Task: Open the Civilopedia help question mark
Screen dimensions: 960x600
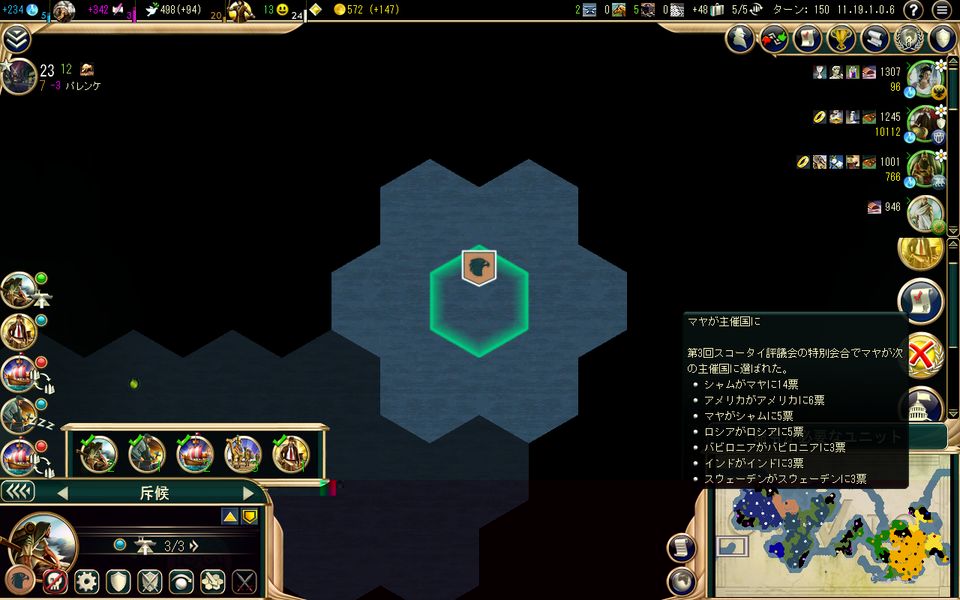Action: [912, 10]
